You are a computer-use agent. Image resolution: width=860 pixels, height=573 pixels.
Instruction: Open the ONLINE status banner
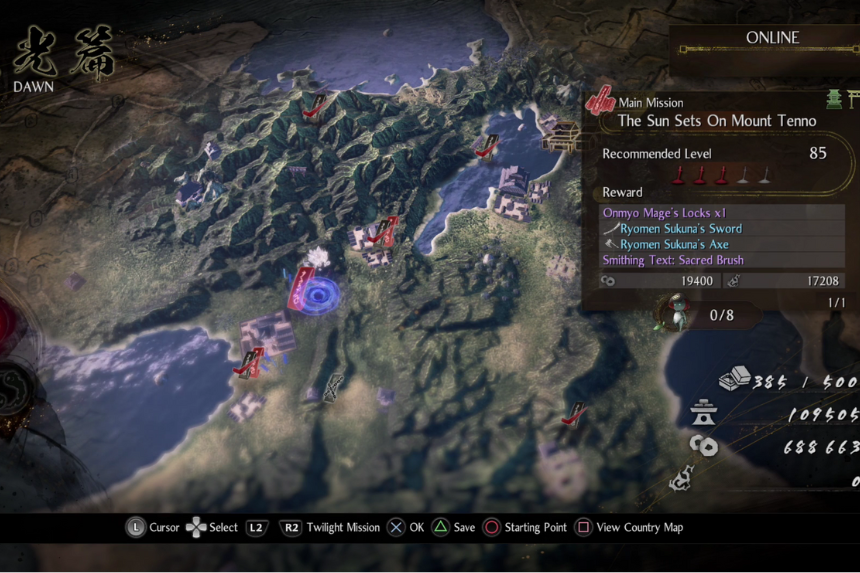click(772, 38)
